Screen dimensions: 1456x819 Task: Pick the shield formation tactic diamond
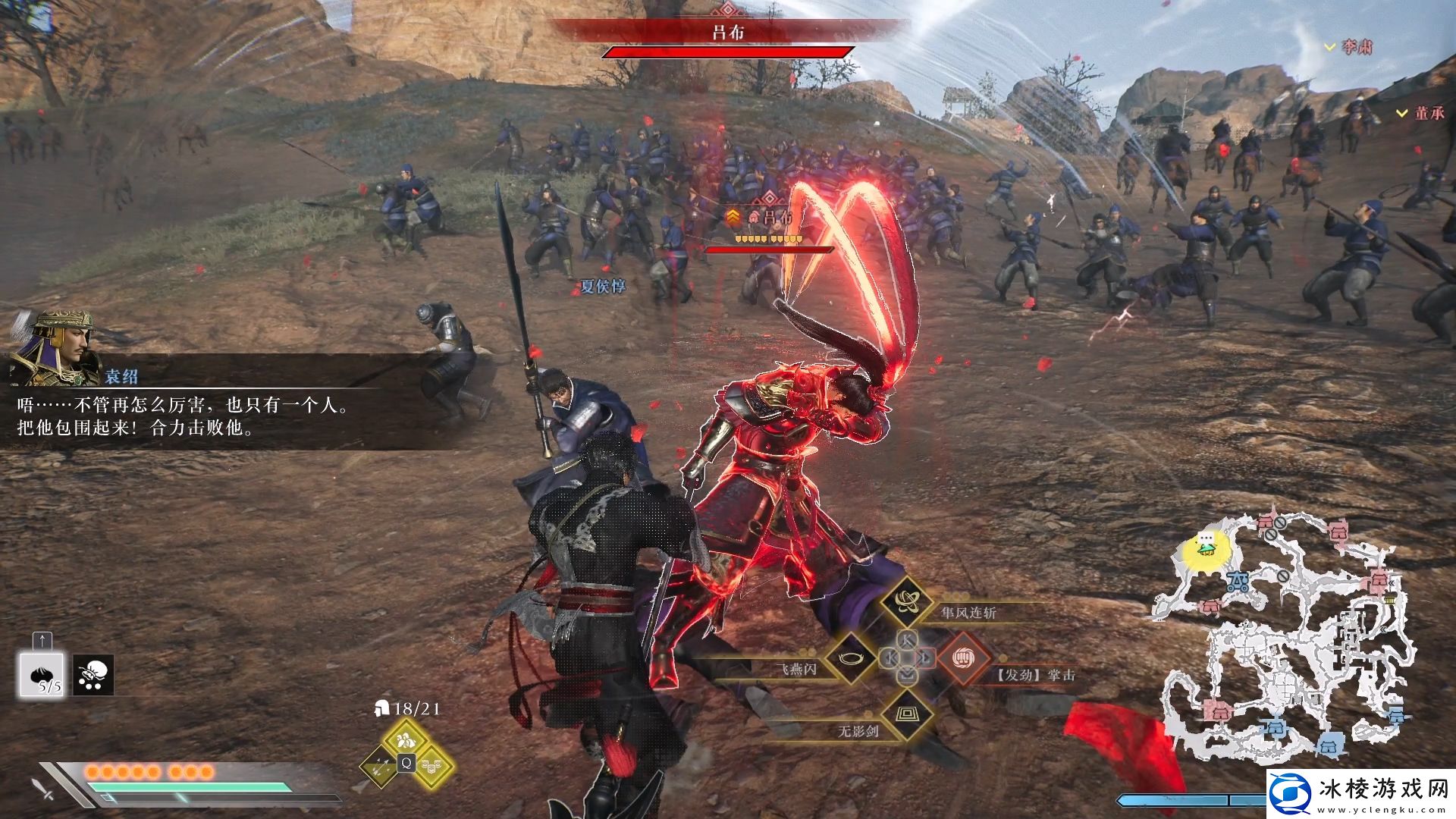click(x=432, y=764)
